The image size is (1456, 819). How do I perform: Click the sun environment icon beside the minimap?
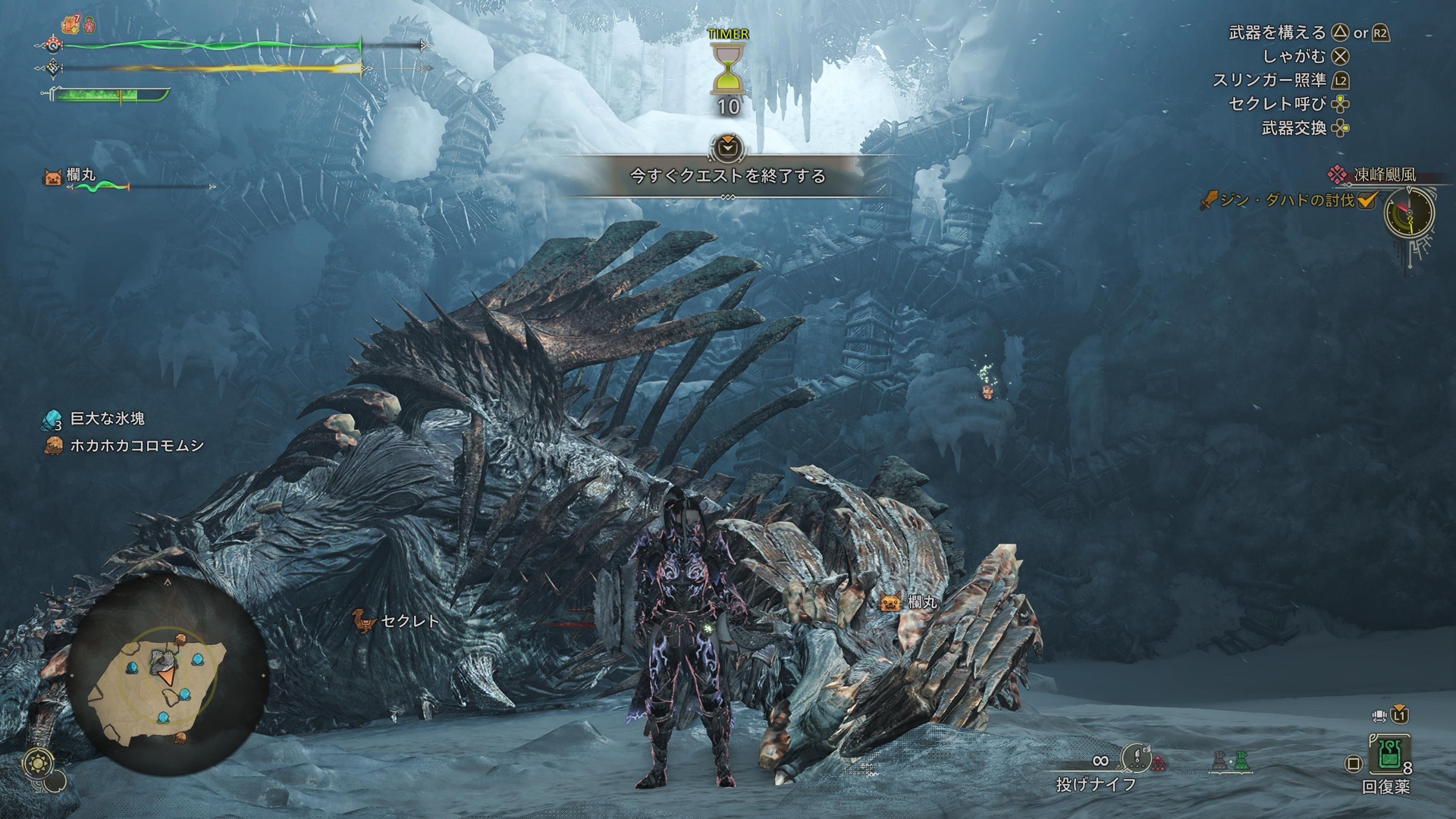[36, 762]
